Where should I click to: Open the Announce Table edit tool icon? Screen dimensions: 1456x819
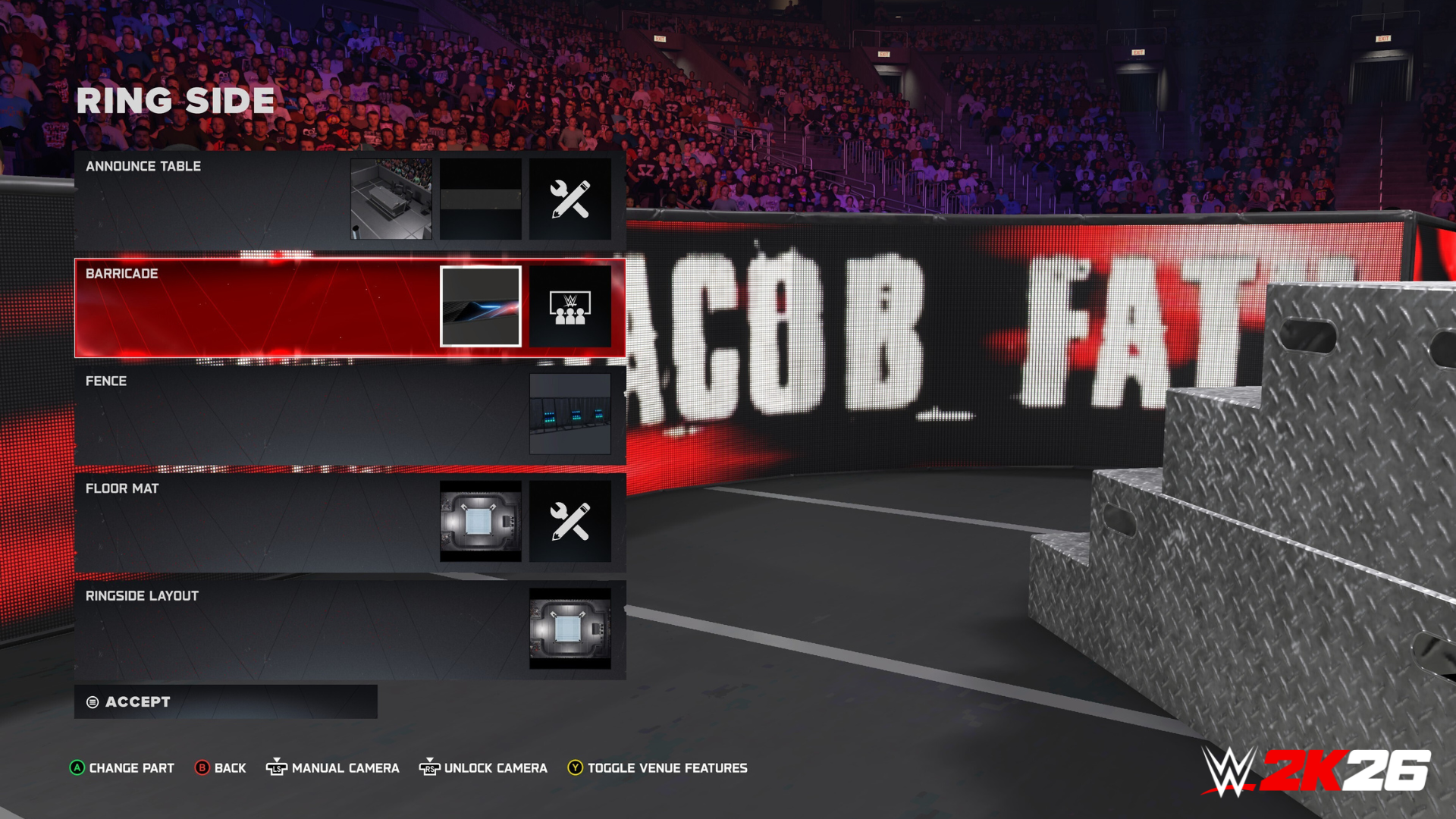pos(571,199)
